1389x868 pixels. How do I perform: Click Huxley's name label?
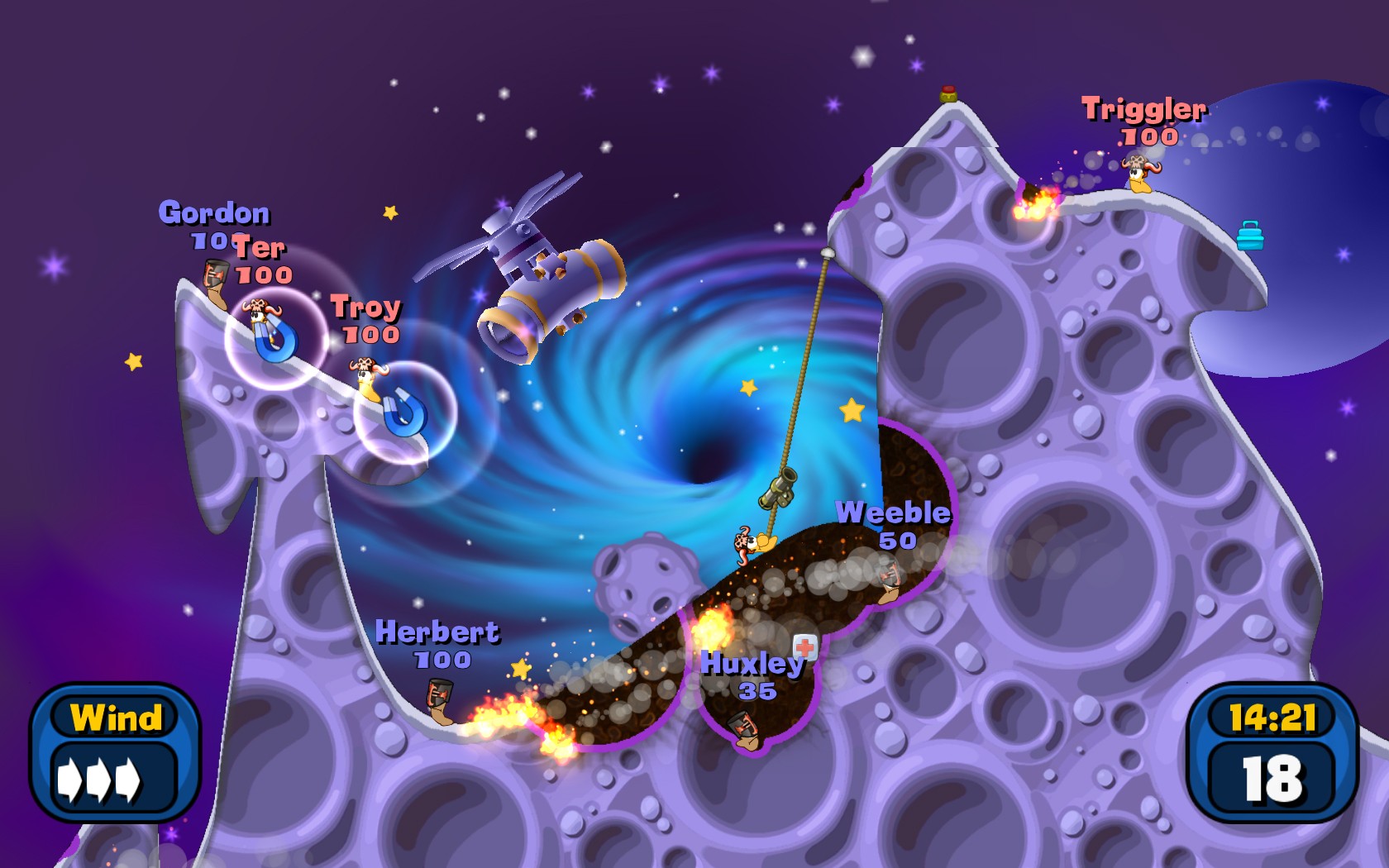click(x=752, y=663)
